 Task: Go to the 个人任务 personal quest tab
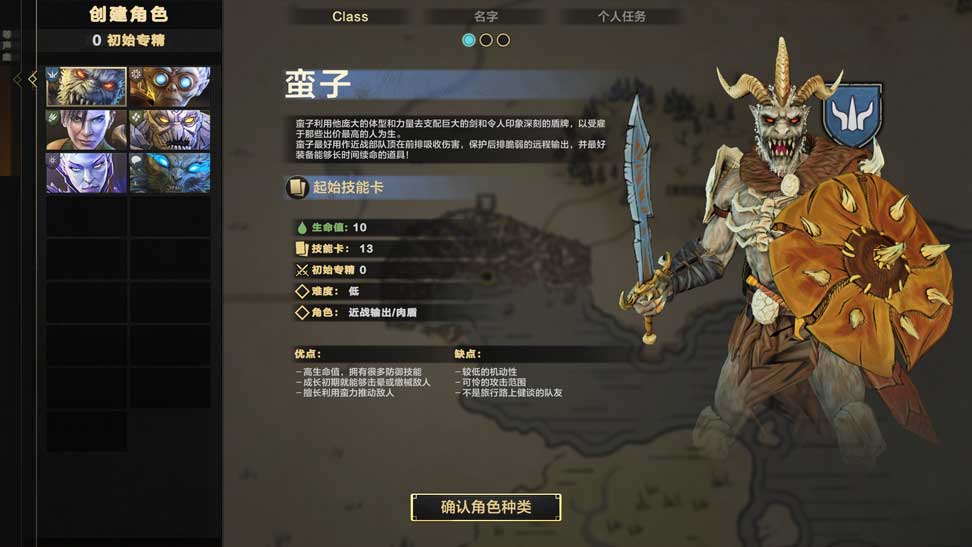(622, 17)
